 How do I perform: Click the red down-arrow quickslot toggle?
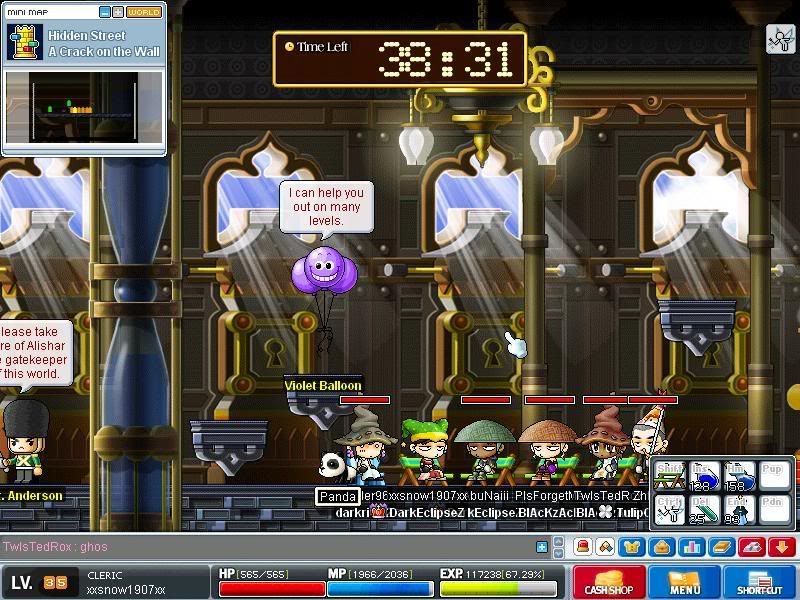pos(780,547)
